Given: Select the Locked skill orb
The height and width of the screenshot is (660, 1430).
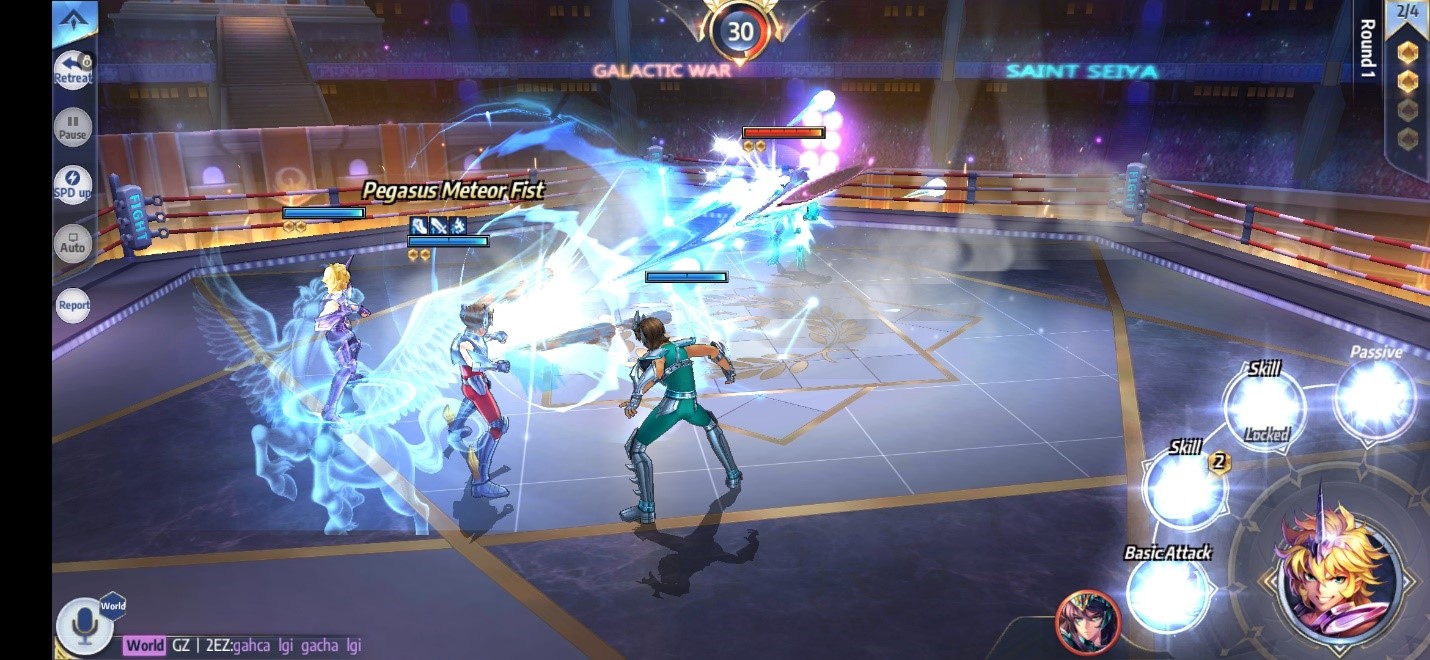Looking at the screenshot, I should (x=1265, y=407).
